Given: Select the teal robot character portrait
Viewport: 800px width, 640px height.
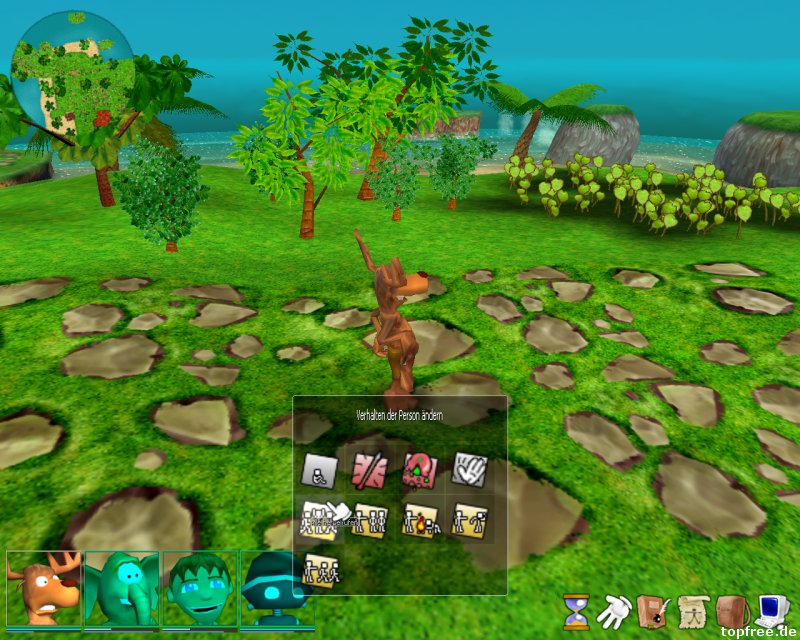Looking at the screenshot, I should point(276,588).
